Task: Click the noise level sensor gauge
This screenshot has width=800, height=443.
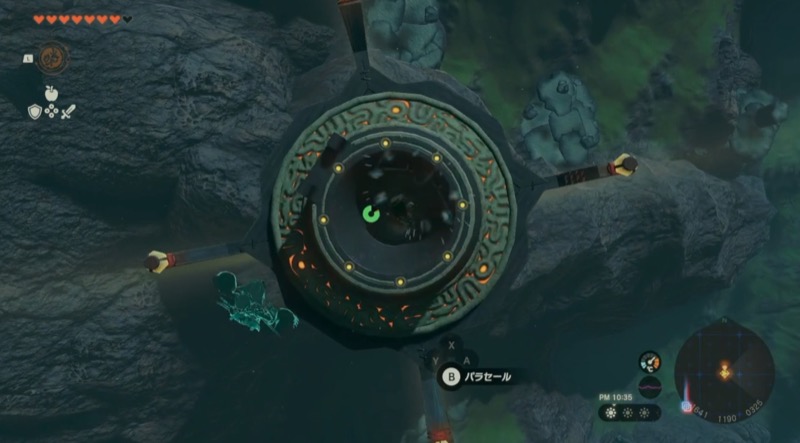Action: [650, 388]
